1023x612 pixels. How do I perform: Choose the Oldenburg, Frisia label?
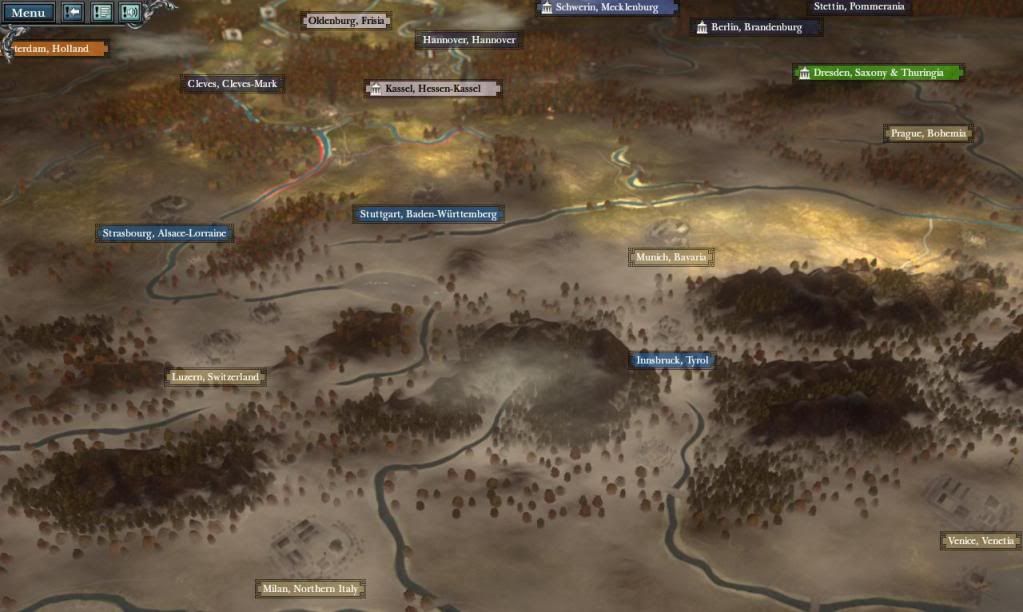346,20
